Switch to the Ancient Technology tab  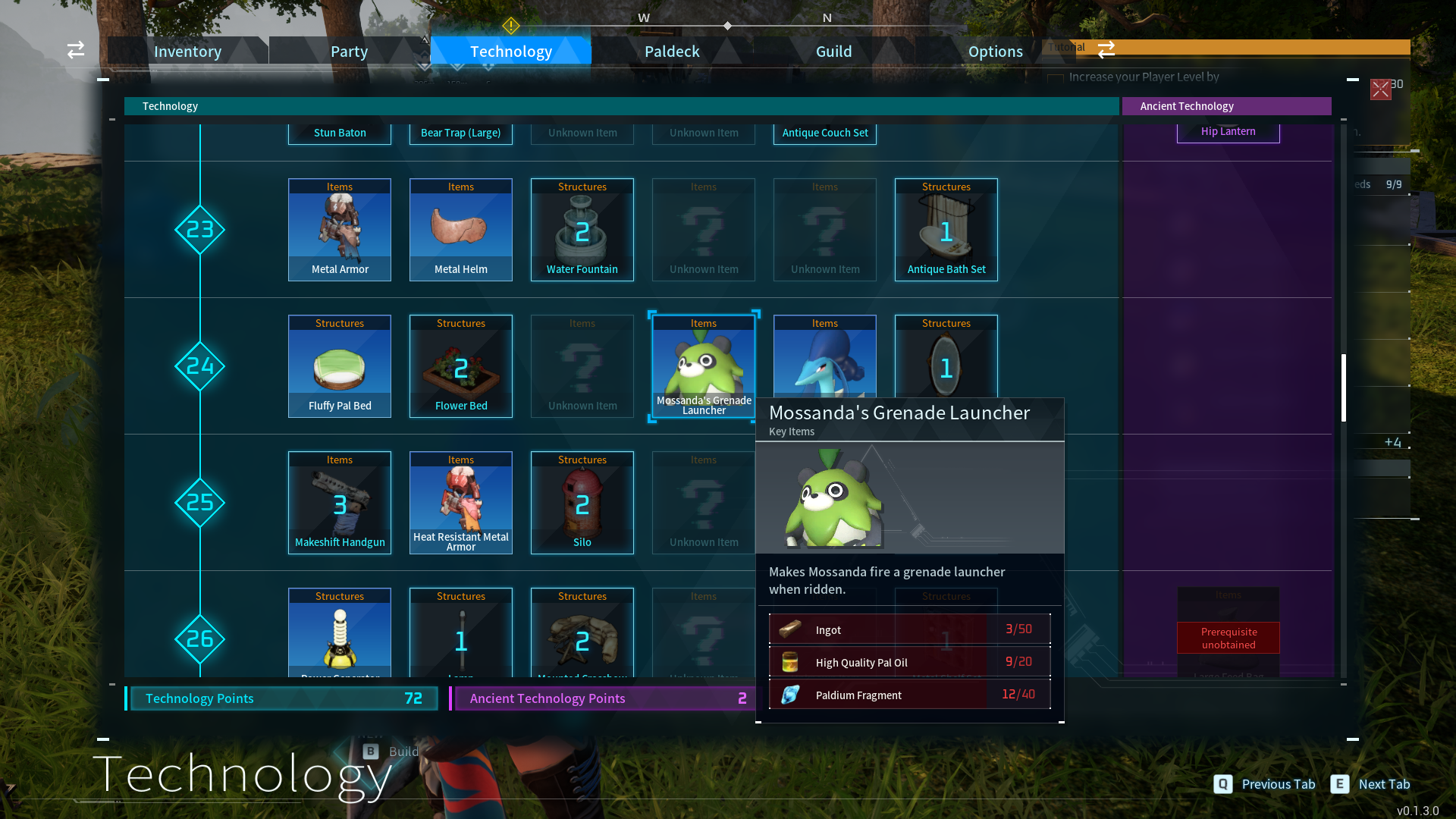coord(1226,105)
